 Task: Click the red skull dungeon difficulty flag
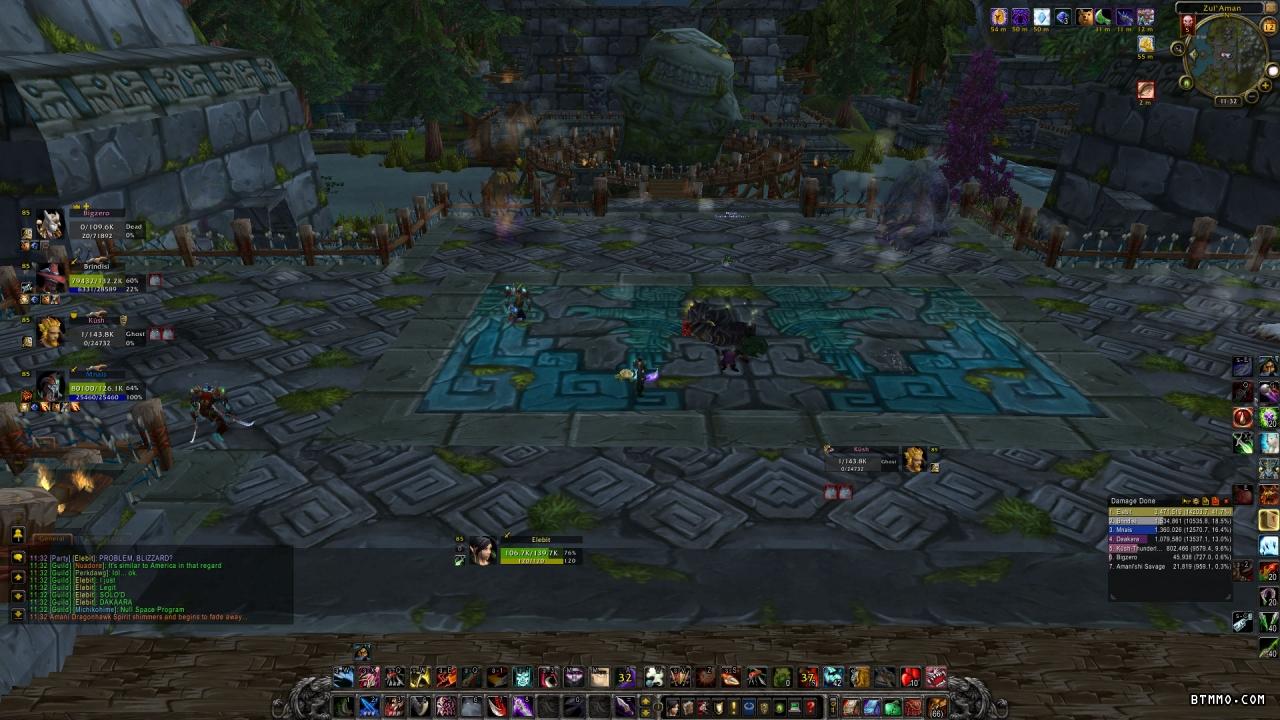pyautogui.click(x=1188, y=22)
